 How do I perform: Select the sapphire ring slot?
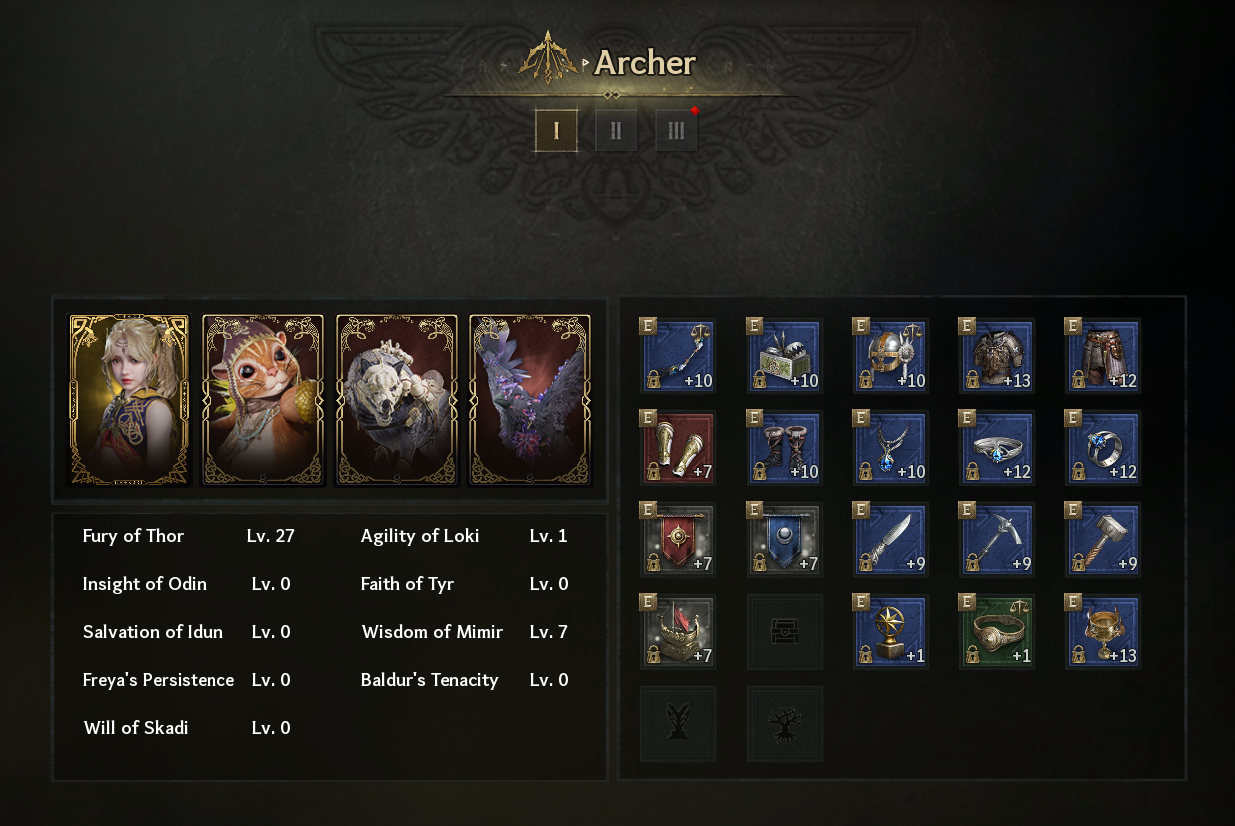(x=1102, y=448)
